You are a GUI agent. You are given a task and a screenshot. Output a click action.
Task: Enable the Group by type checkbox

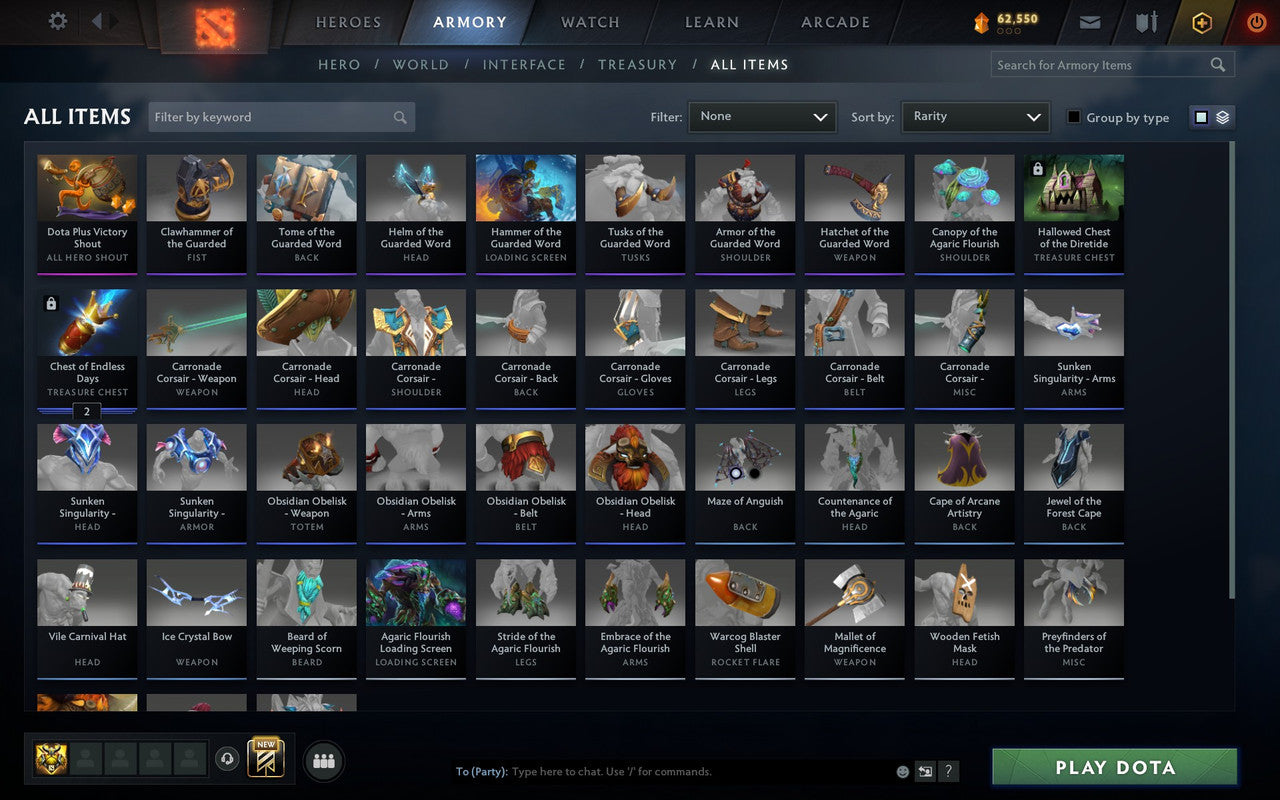point(1072,117)
